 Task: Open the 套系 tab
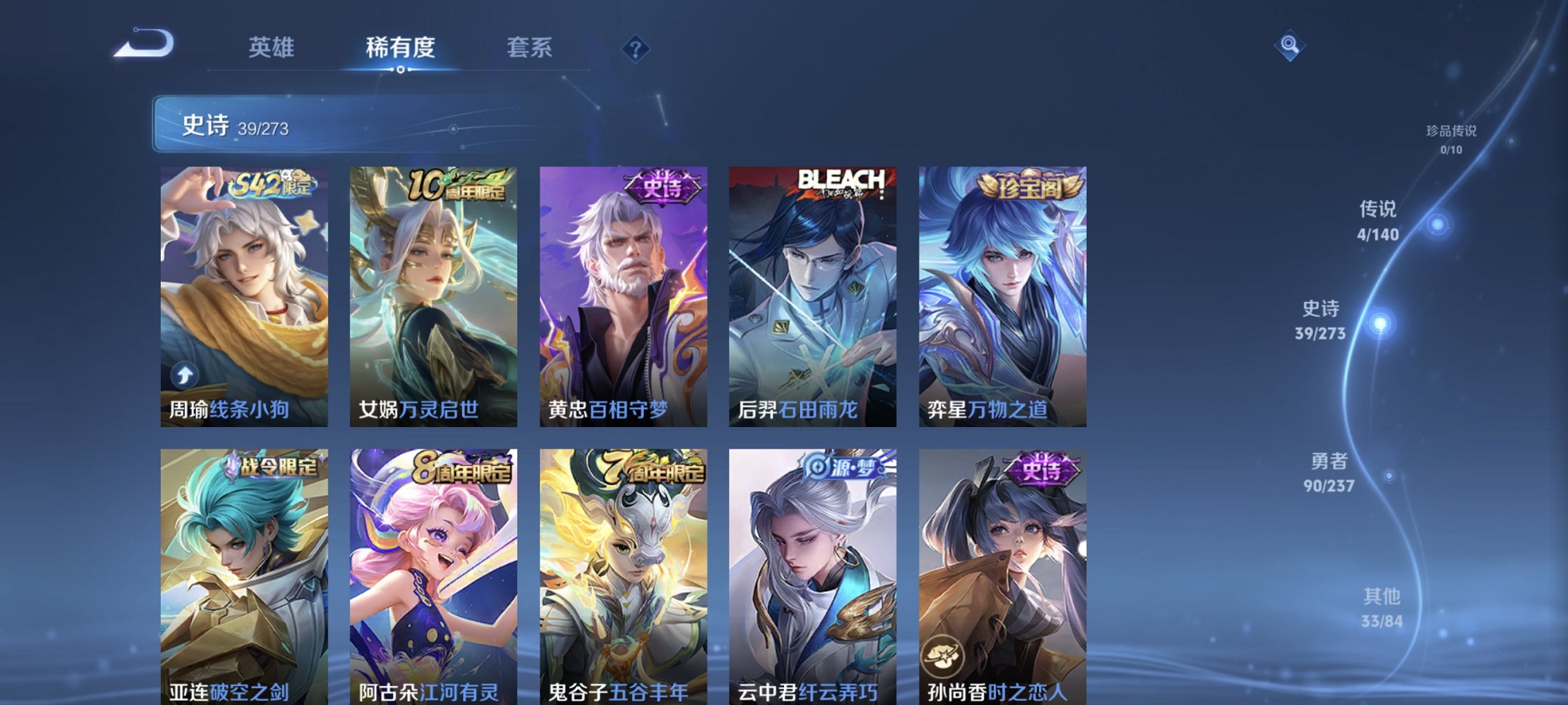(530, 48)
